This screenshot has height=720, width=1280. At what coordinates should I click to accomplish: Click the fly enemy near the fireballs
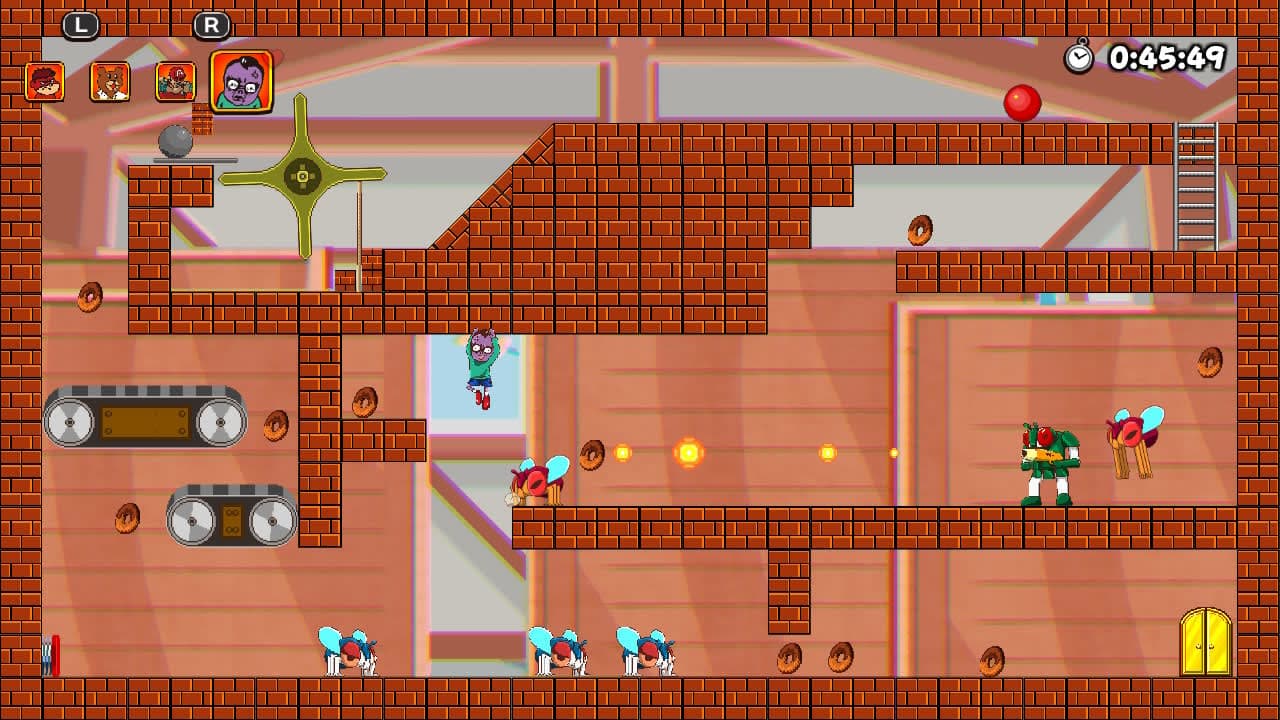click(536, 480)
